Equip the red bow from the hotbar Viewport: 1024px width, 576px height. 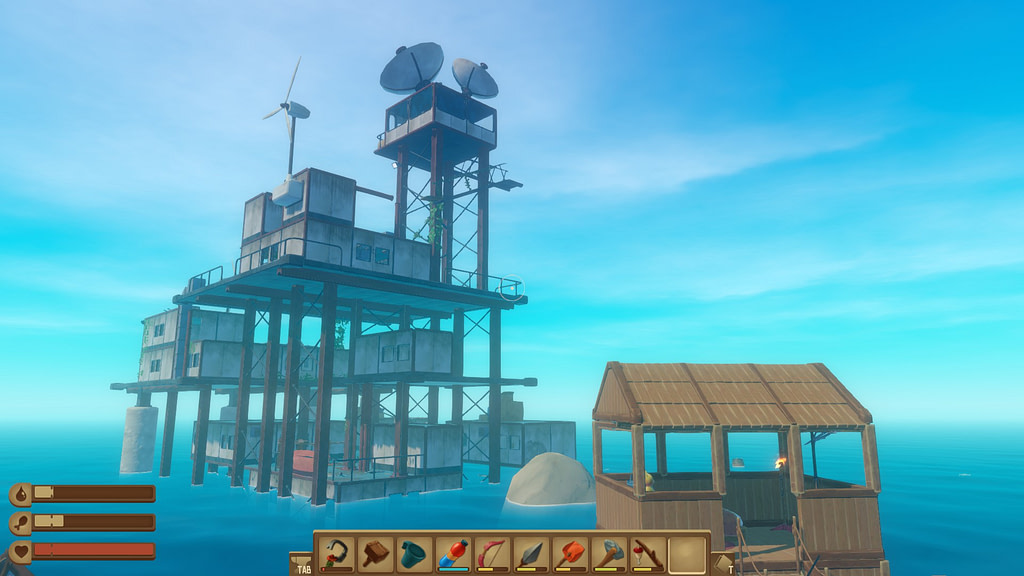coord(492,553)
